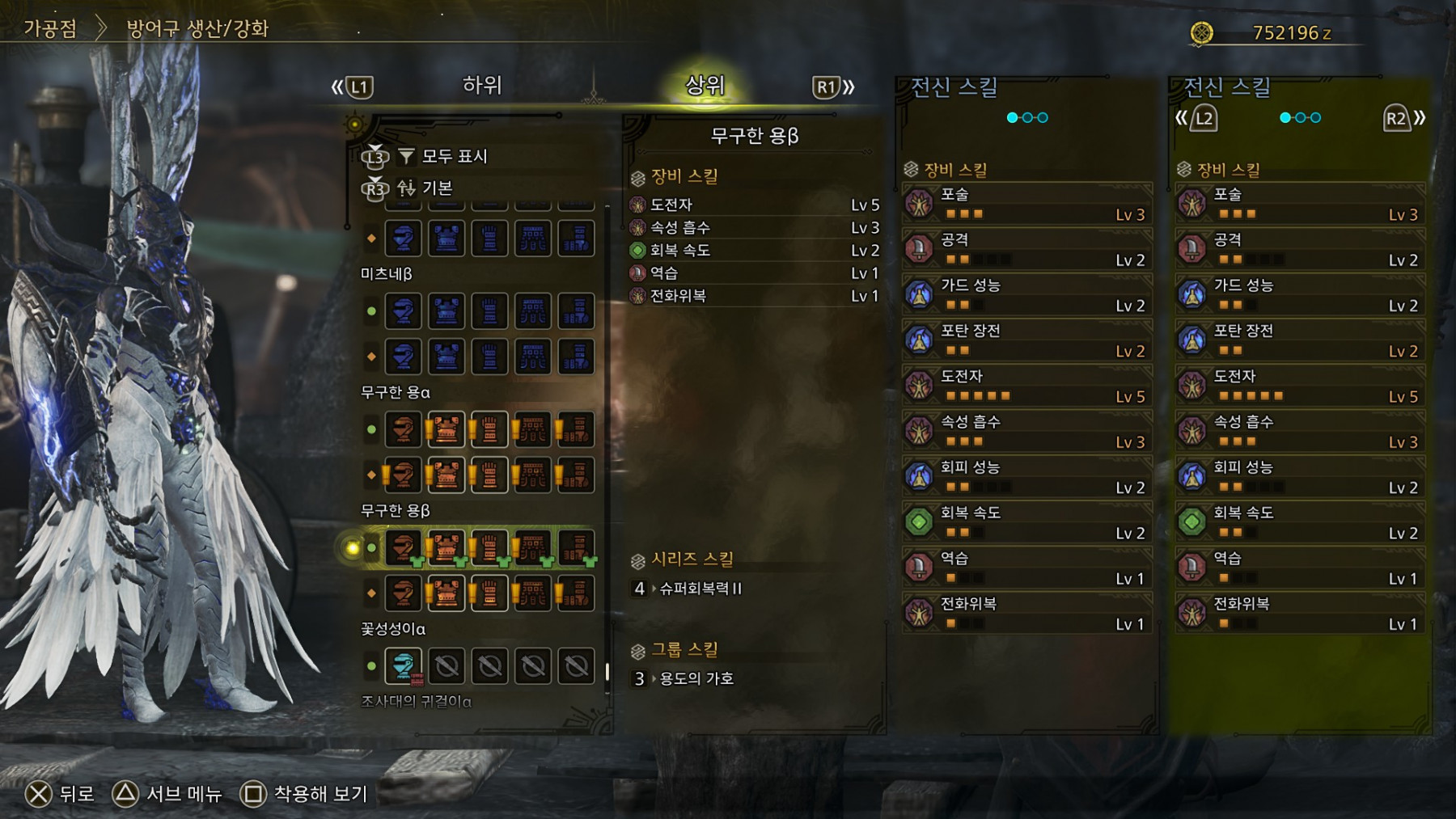Image resolution: width=1456 pixels, height=819 pixels.
Task: Select the 상위 rank tab
Action: 705,86
